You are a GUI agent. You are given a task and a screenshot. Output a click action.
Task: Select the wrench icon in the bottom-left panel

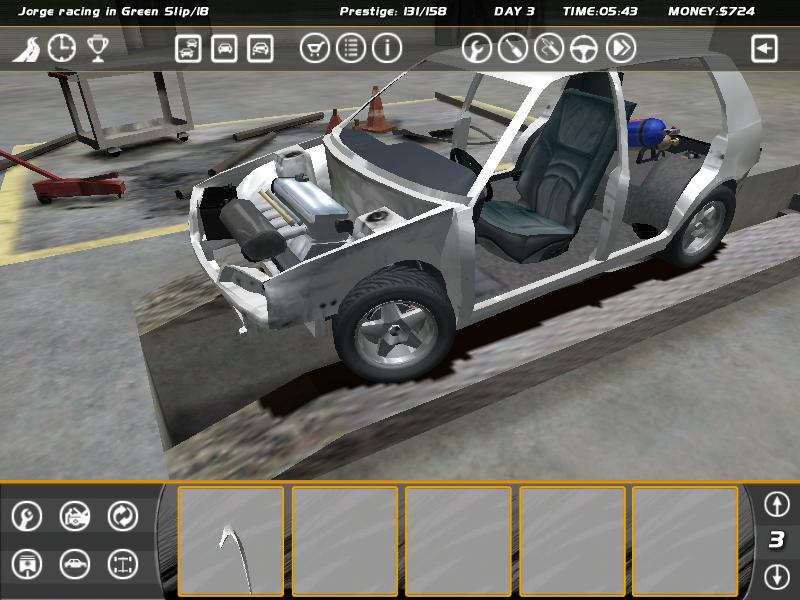tap(27, 516)
